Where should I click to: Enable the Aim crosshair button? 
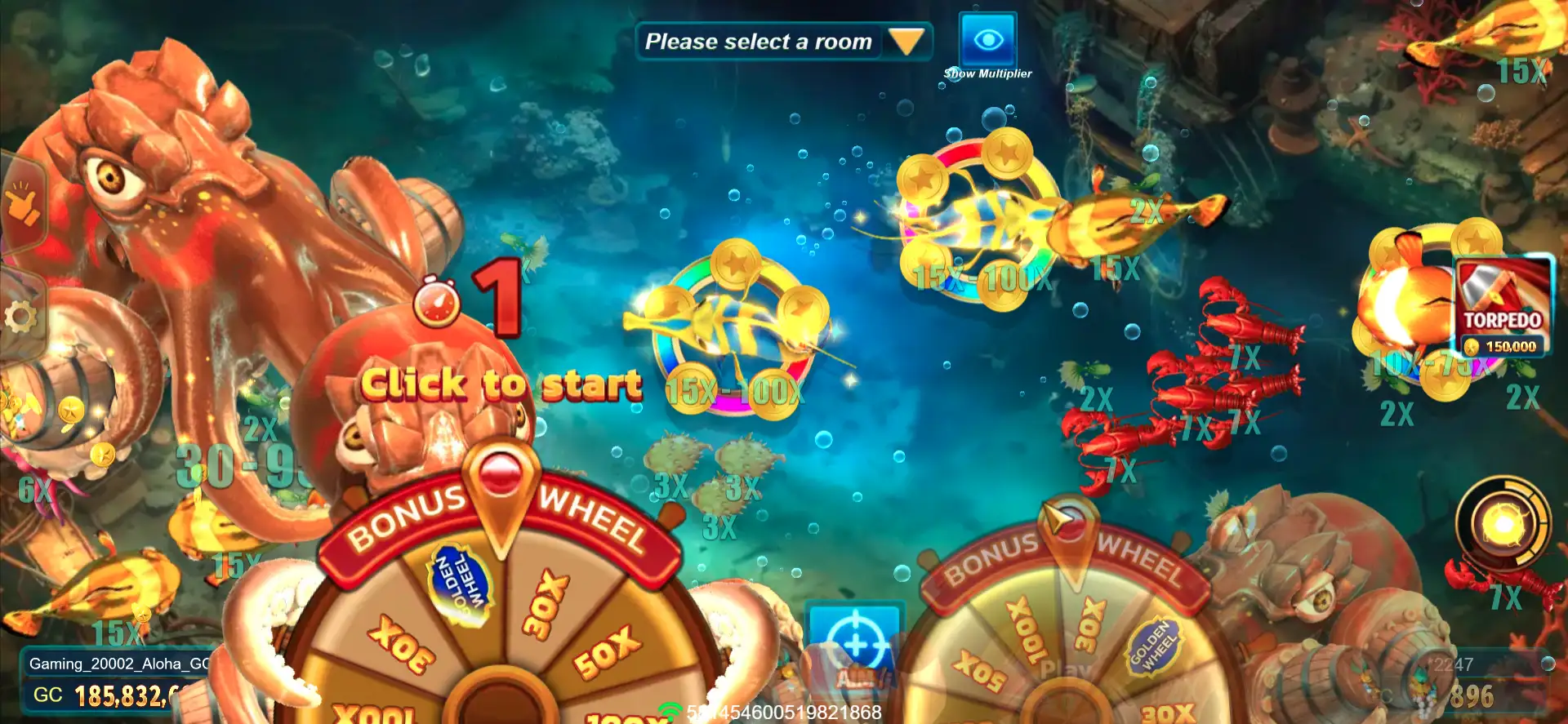(x=853, y=646)
